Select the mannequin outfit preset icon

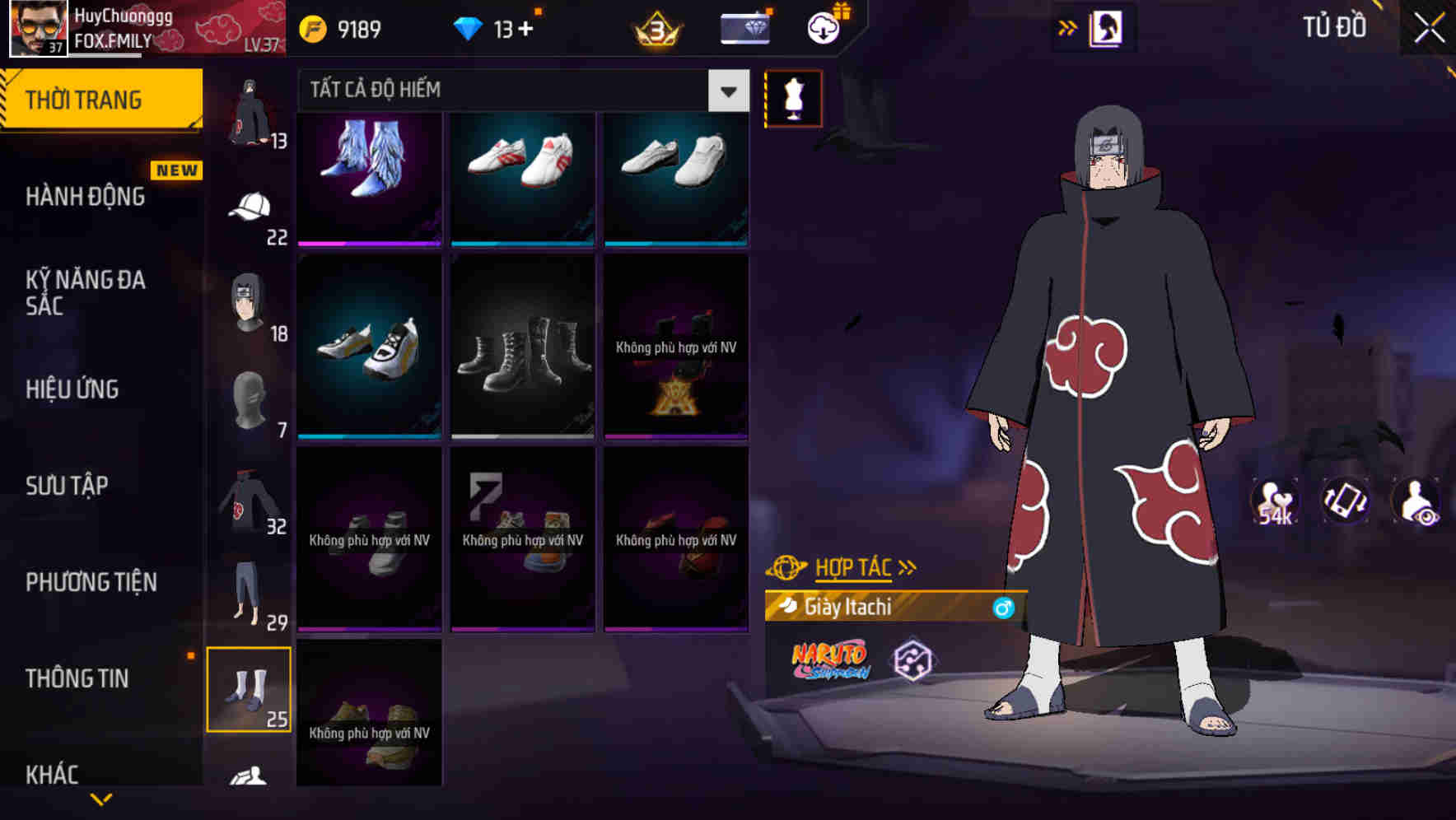click(793, 99)
